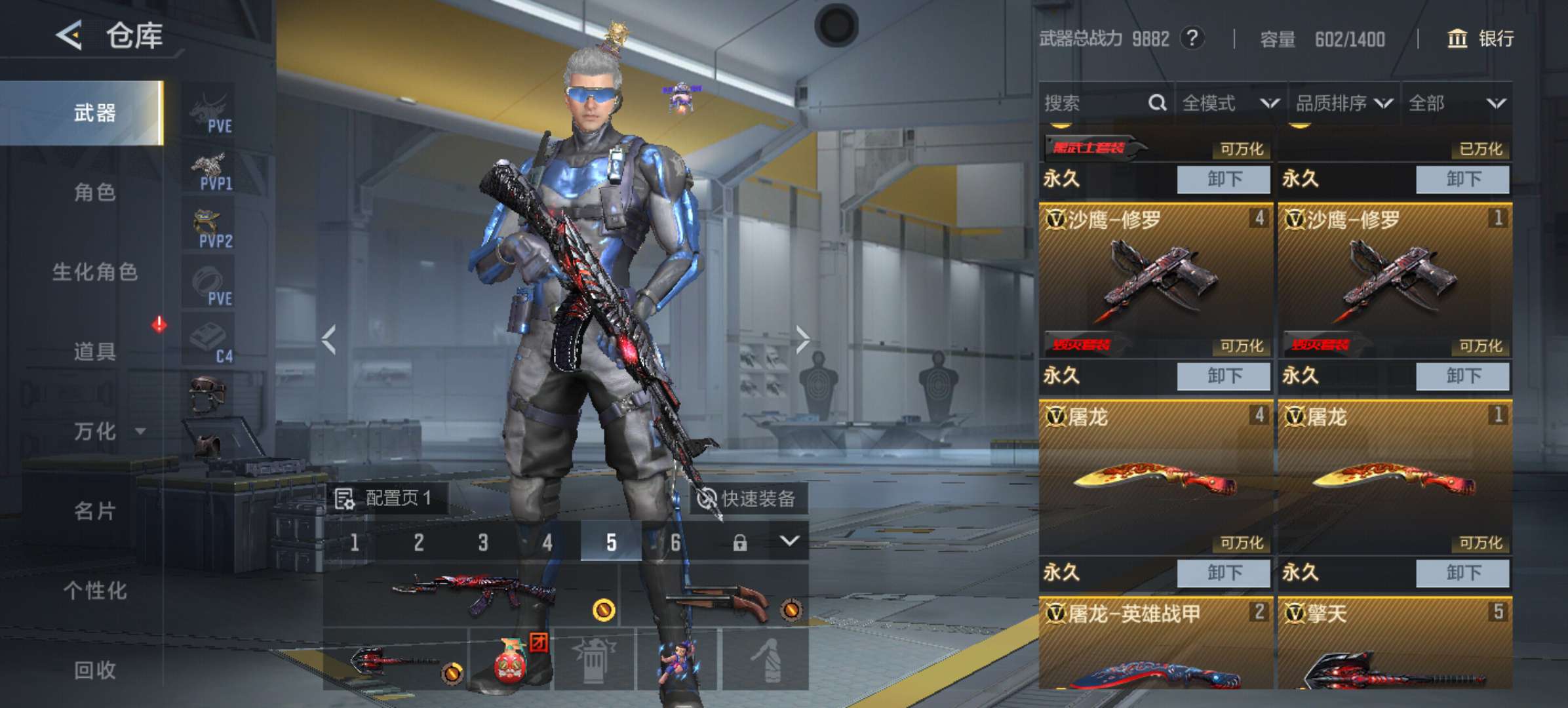Show weapon power help question mark
Image resolution: width=1568 pixels, height=708 pixels.
pyautogui.click(x=1192, y=38)
